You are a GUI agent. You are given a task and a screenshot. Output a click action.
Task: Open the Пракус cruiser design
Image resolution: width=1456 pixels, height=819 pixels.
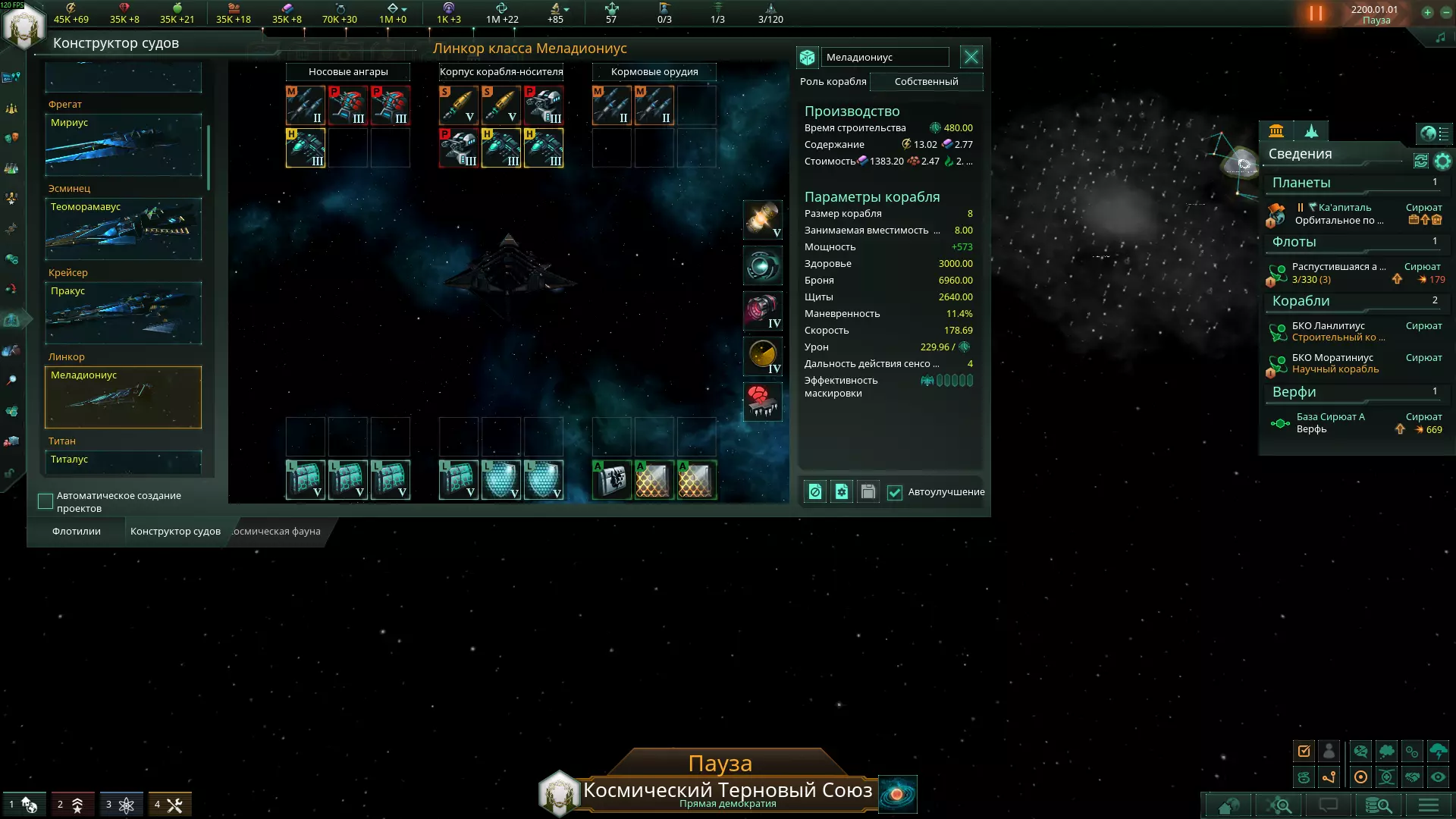[123, 313]
